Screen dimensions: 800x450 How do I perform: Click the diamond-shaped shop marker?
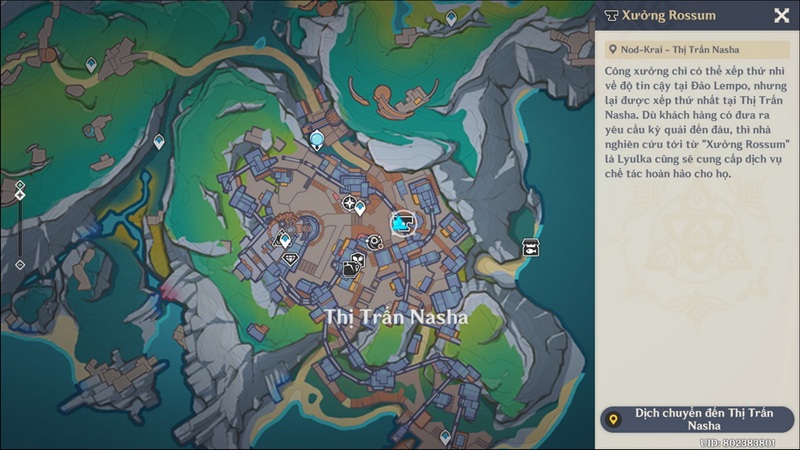pyautogui.click(x=291, y=258)
